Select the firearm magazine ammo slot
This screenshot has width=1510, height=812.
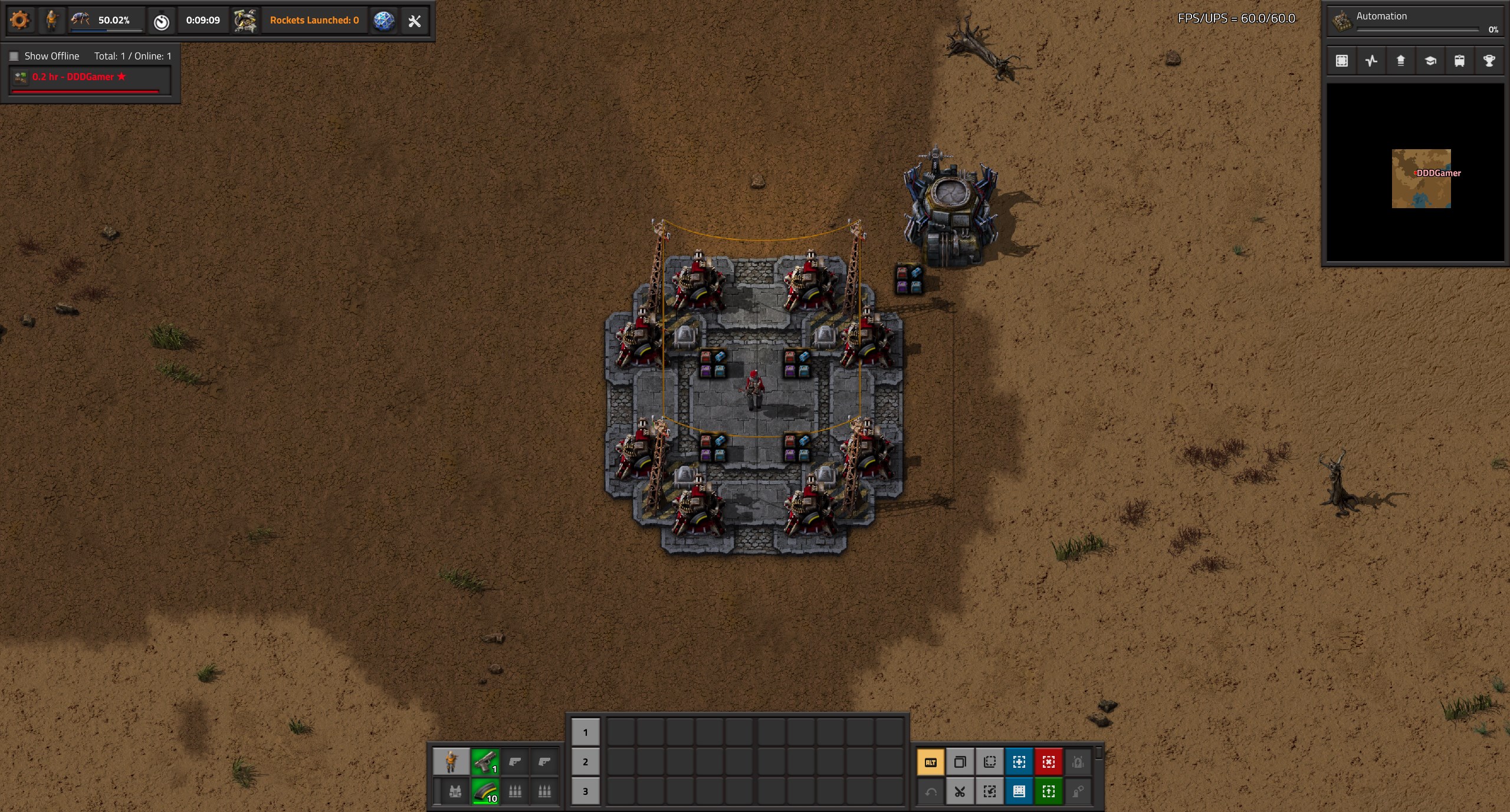click(485, 791)
